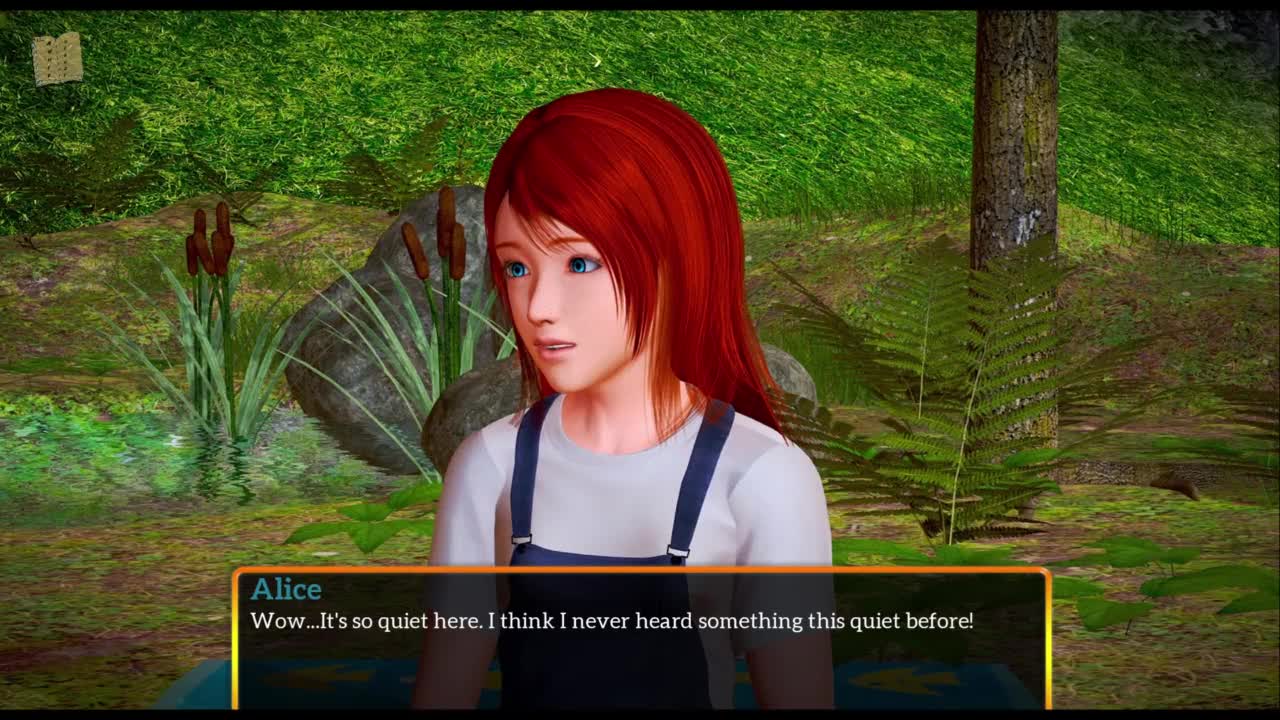Open the book icon menu
The width and height of the screenshot is (1280, 720).
pyautogui.click(x=57, y=59)
